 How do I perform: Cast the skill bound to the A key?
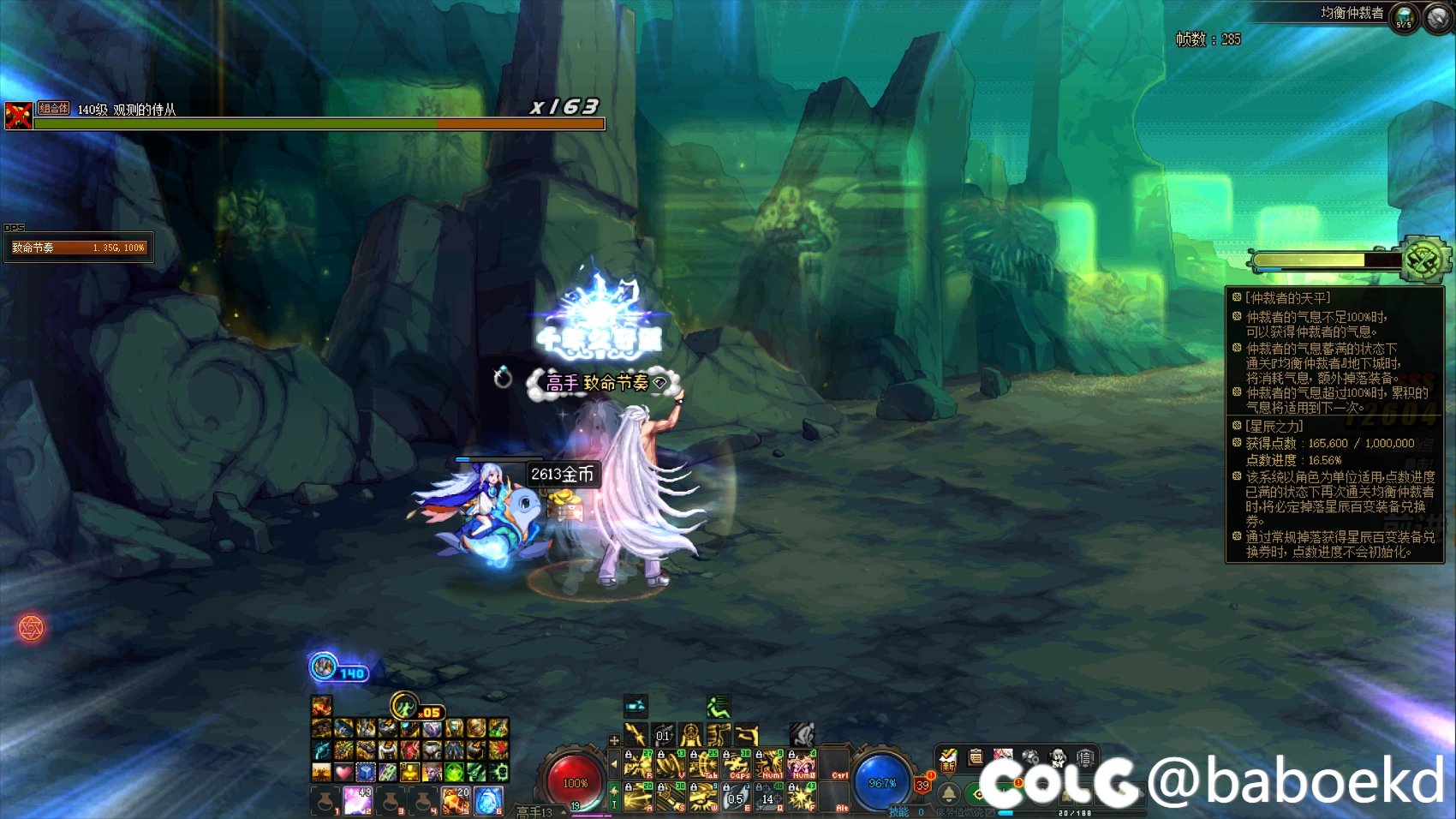(x=638, y=797)
